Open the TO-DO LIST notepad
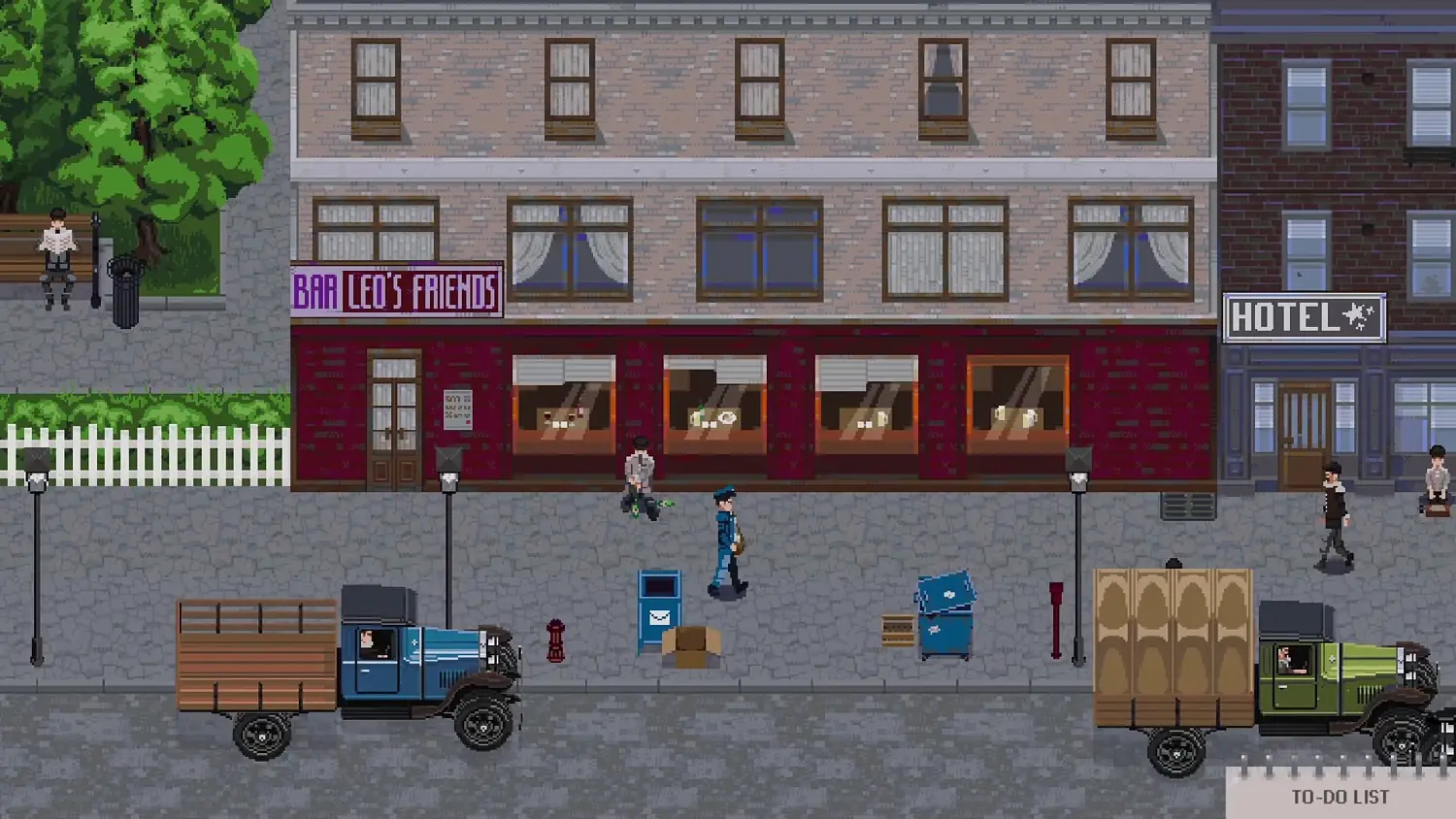1456x819 pixels. pyautogui.click(x=1340, y=798)
